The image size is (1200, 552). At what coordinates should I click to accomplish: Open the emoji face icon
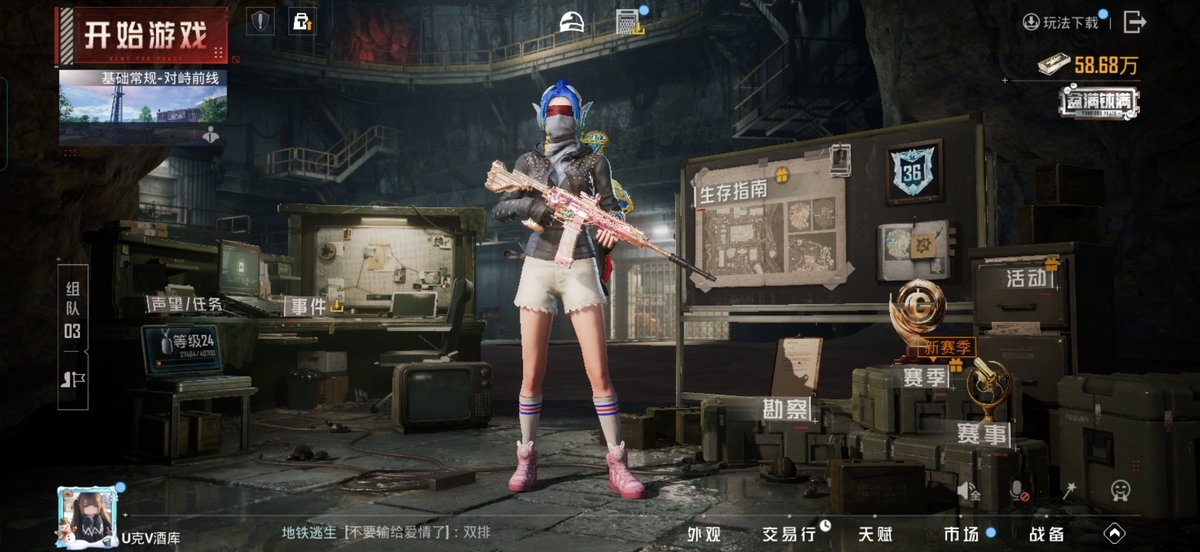1121,490
